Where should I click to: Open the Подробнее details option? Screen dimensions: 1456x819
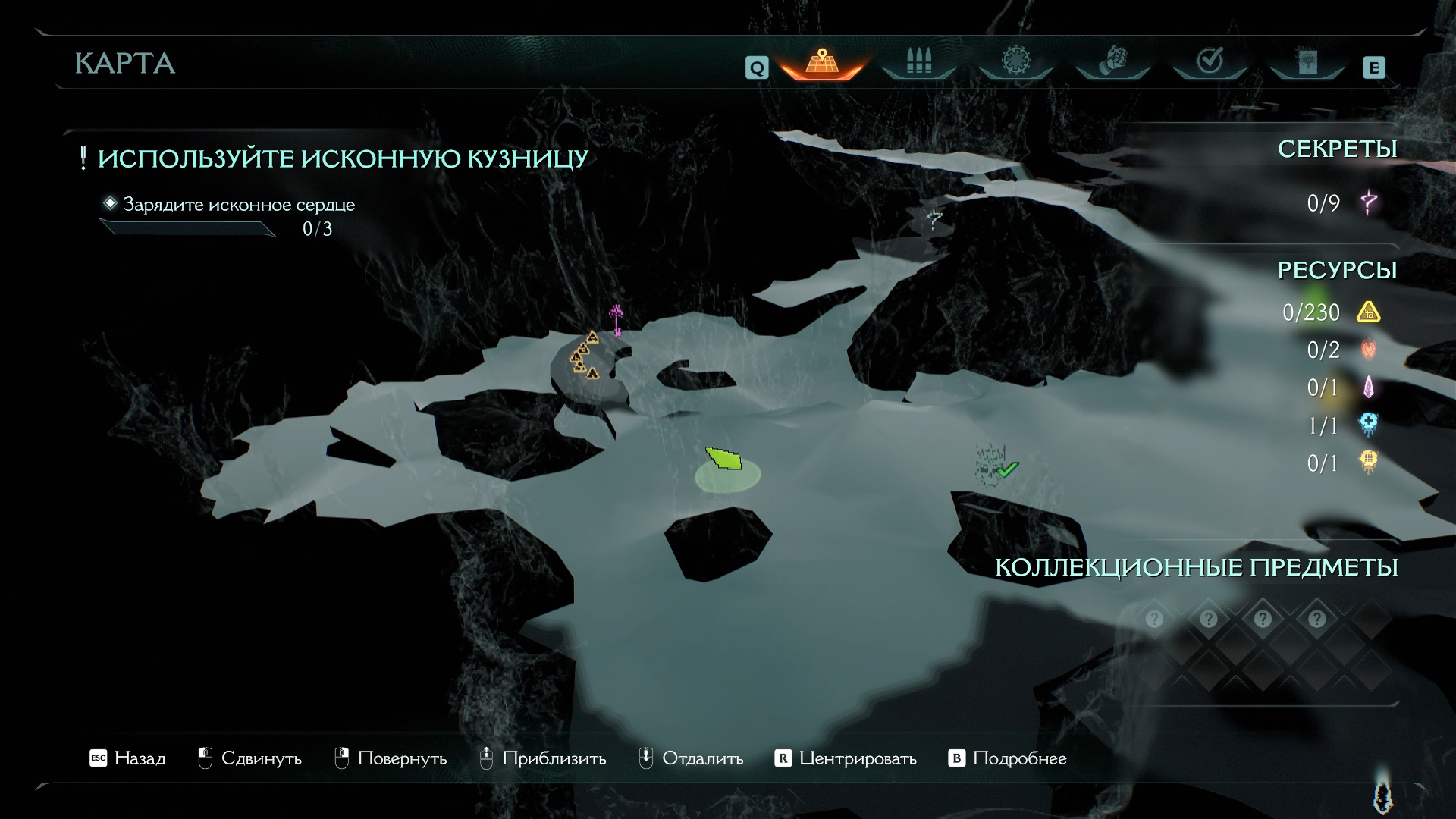click(x=1008, y=758)
